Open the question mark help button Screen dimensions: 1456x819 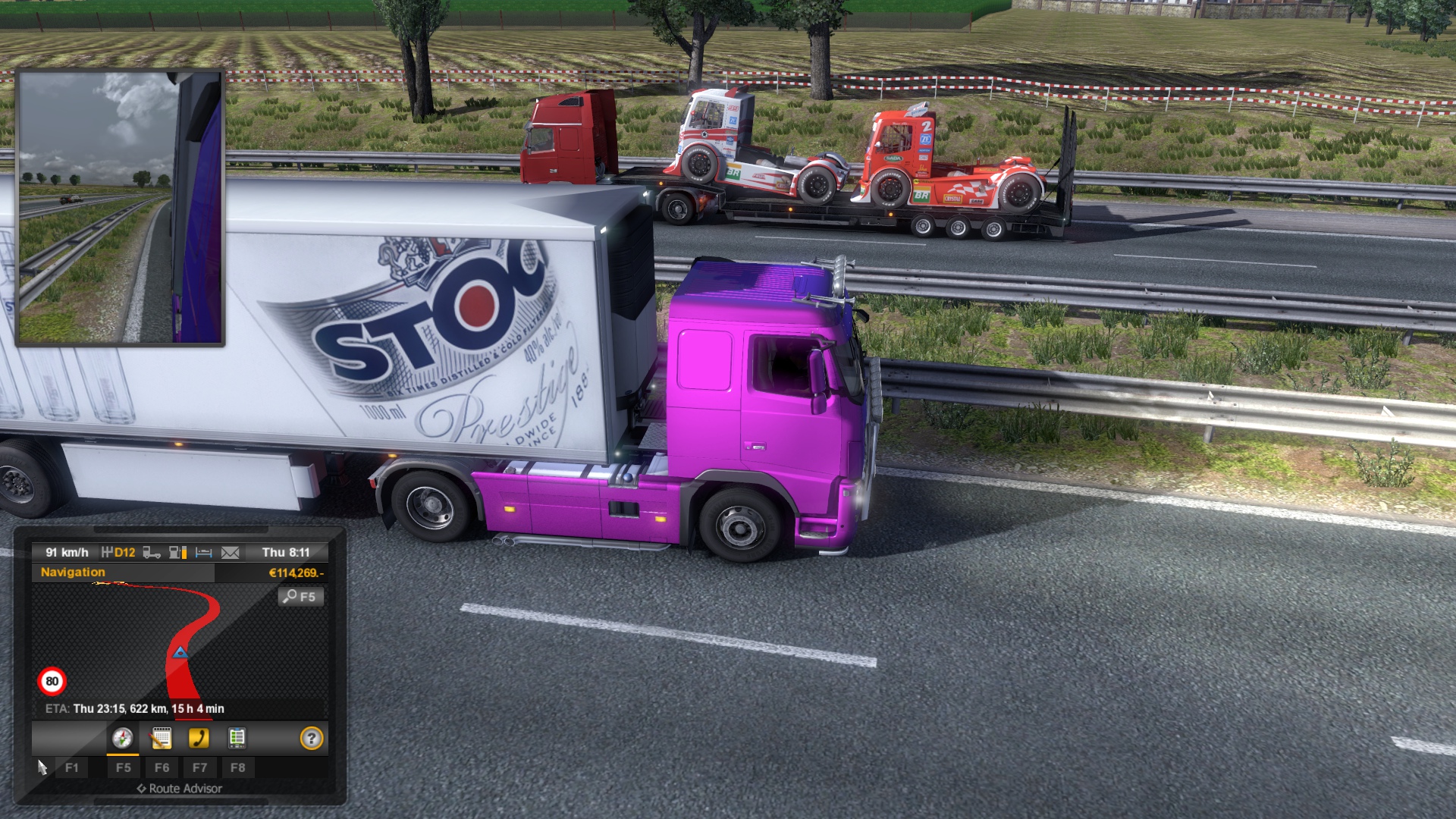pyautogui.click(x=312, y=738)
